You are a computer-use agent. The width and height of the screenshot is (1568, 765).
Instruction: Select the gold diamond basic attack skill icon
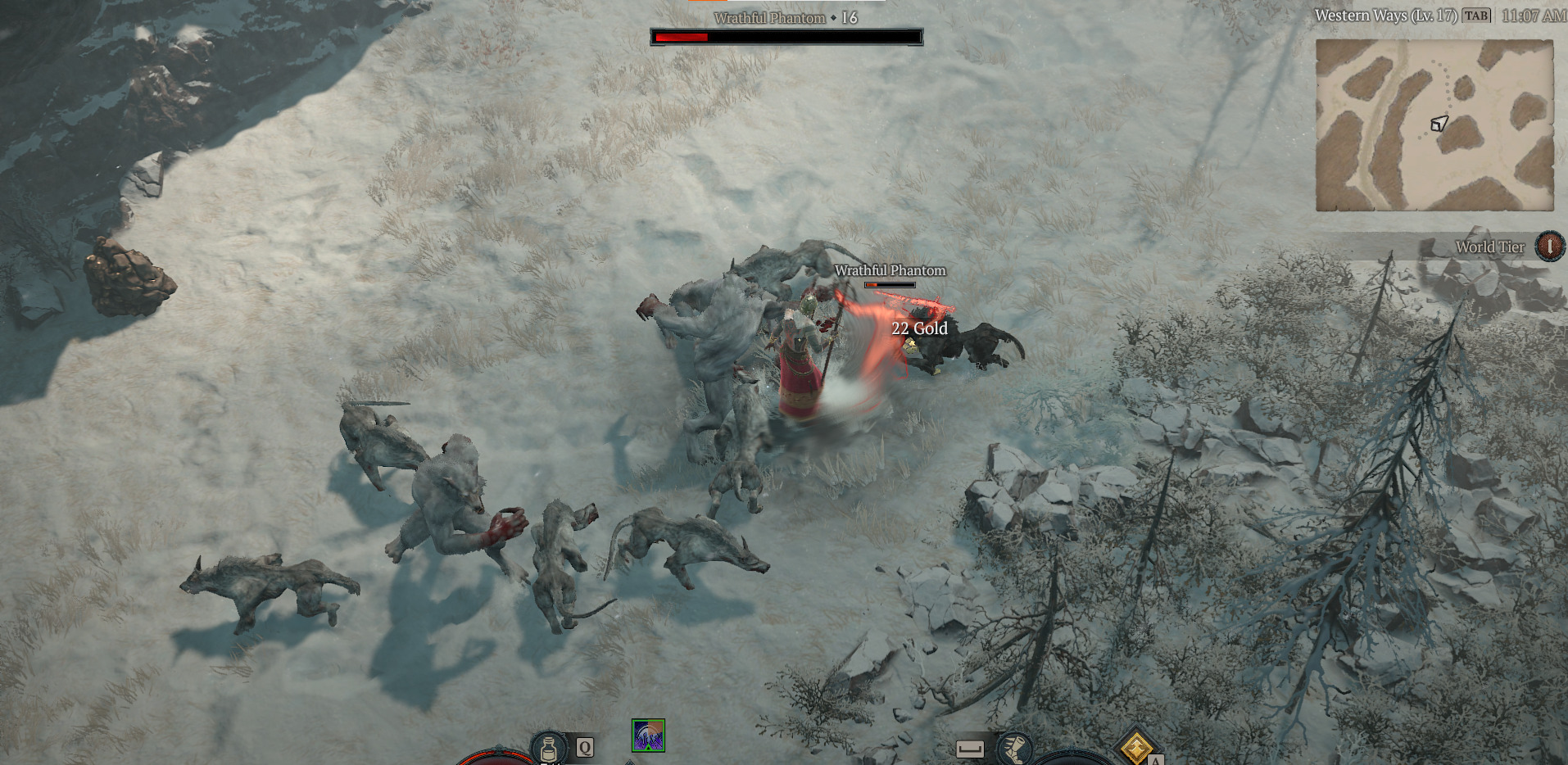[x=1135, y=747]
